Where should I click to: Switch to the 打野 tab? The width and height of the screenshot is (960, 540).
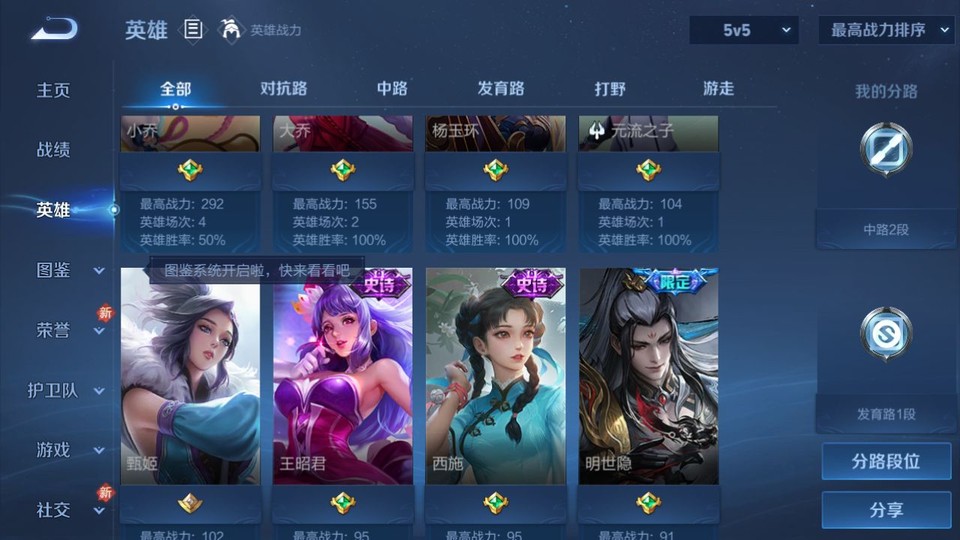(x=610, y=89)
